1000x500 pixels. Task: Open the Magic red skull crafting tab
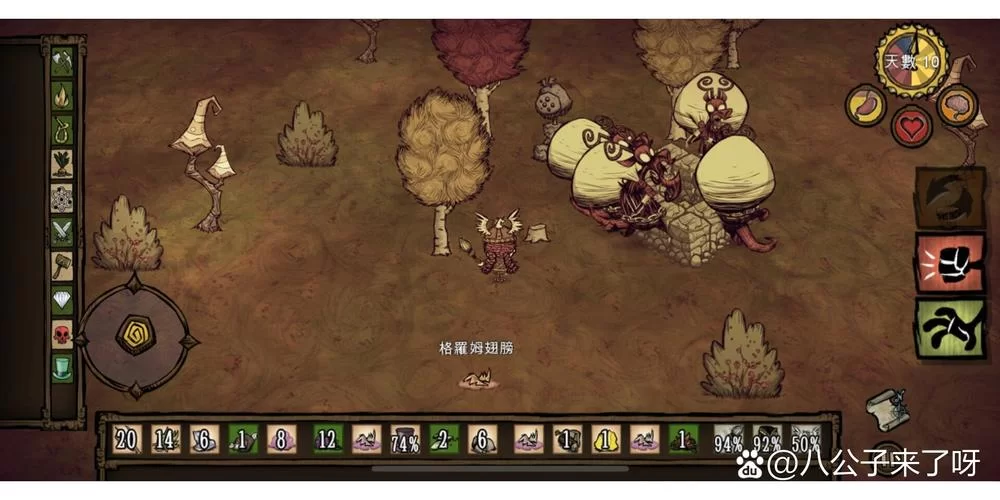pyautogui.click(x=62, y=334)
